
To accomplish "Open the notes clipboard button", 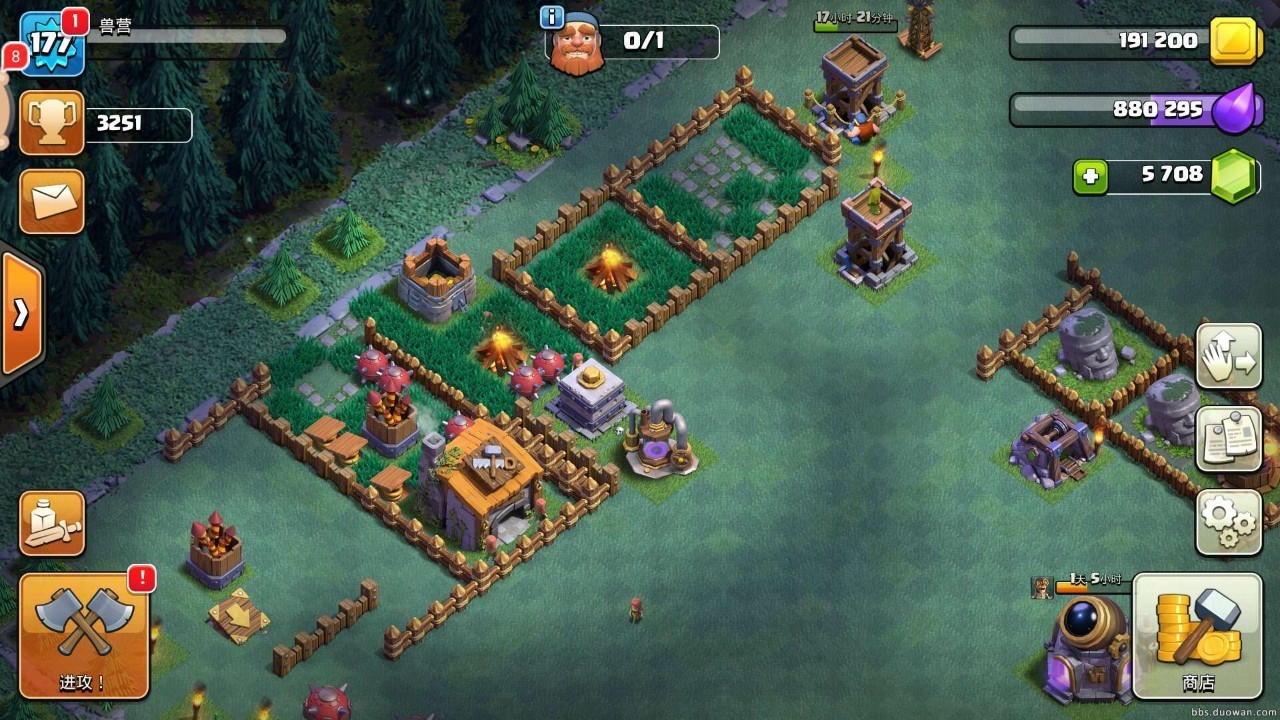I will click(1228, 439).
